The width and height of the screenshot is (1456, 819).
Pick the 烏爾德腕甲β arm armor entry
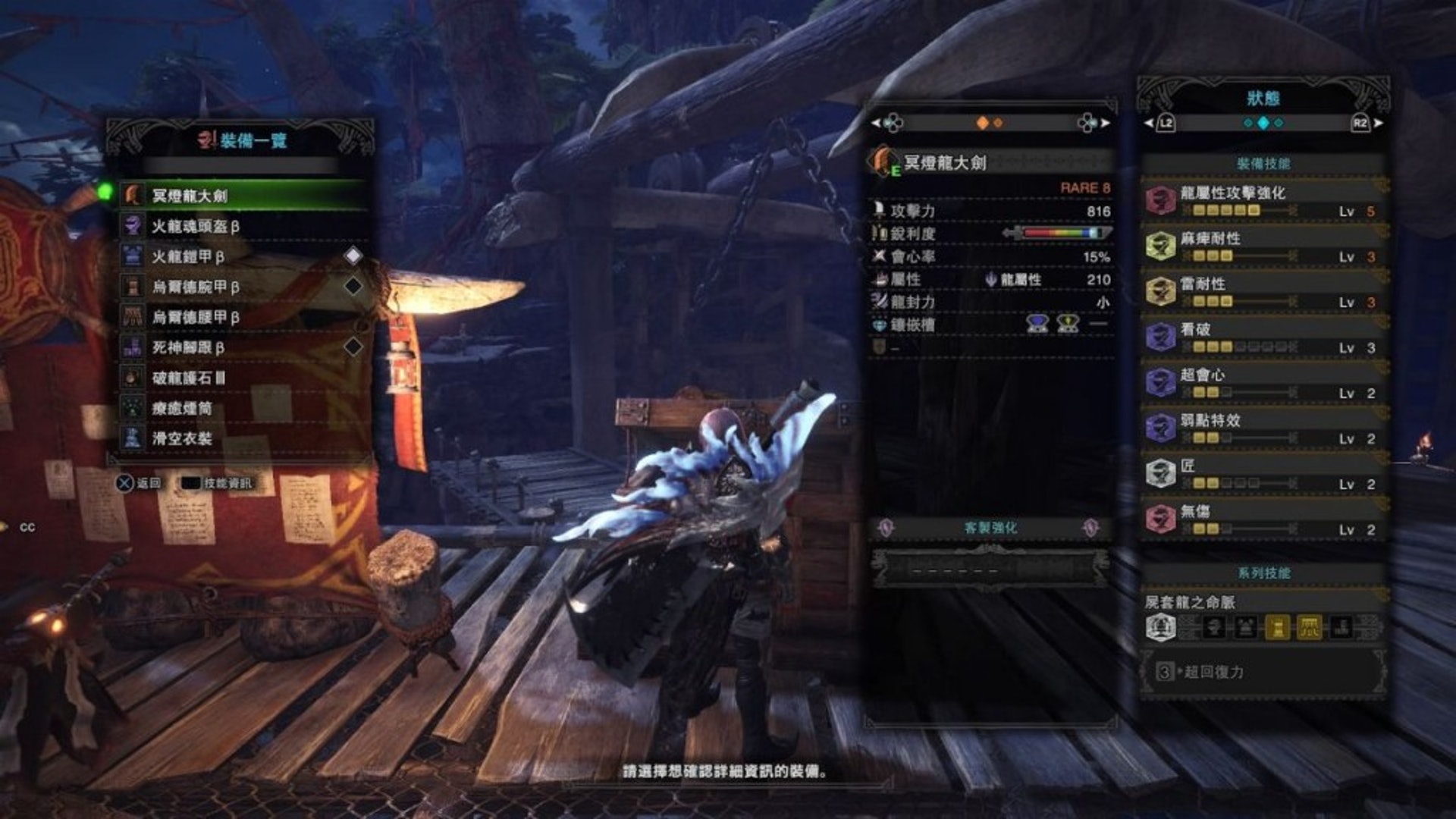pyautogui.click(x=243, y=287)
